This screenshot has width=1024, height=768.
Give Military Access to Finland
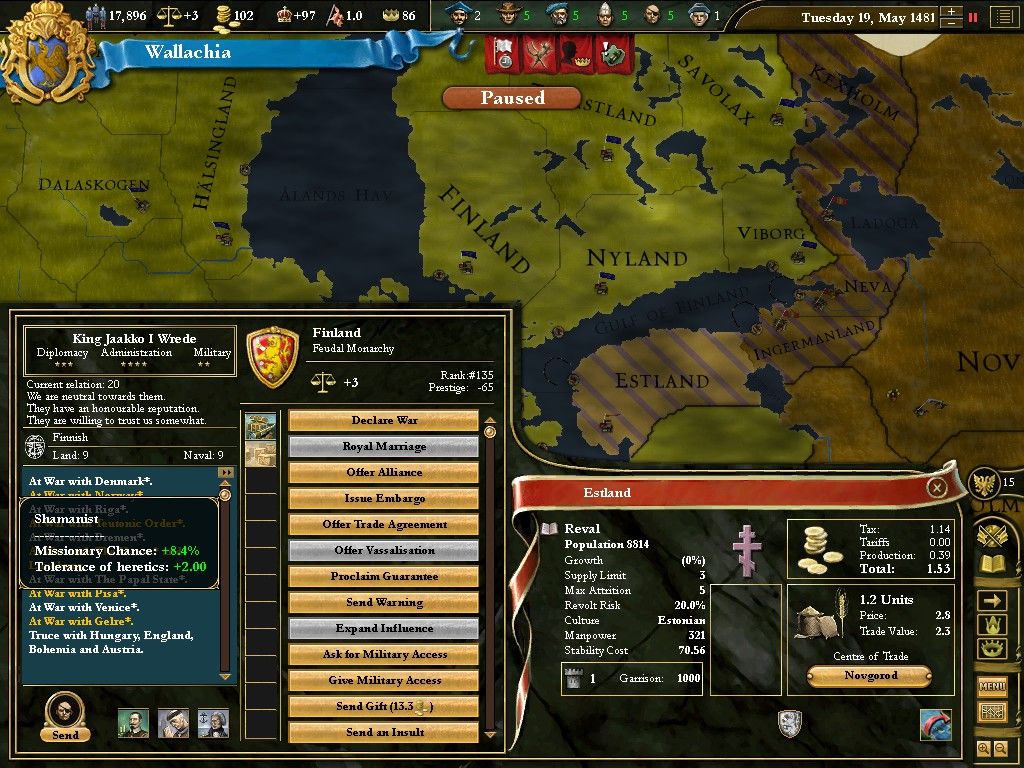click(384, 680)
